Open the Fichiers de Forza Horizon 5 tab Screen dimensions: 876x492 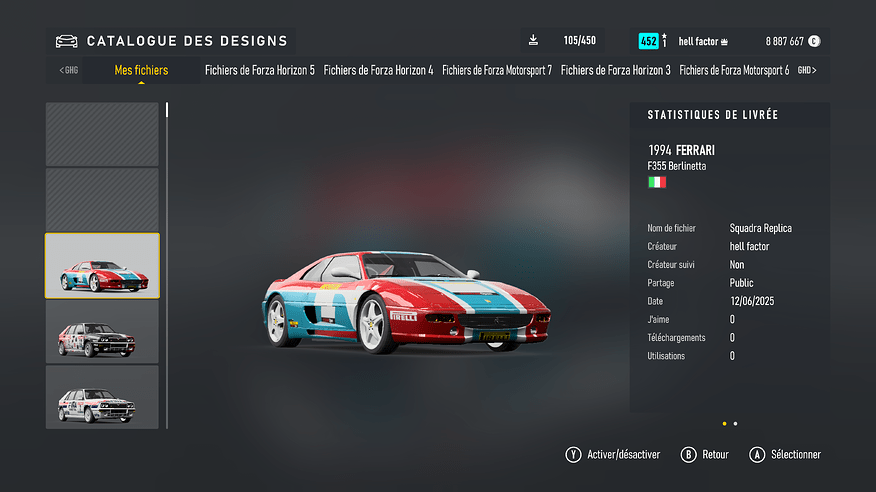click(259, 70)
